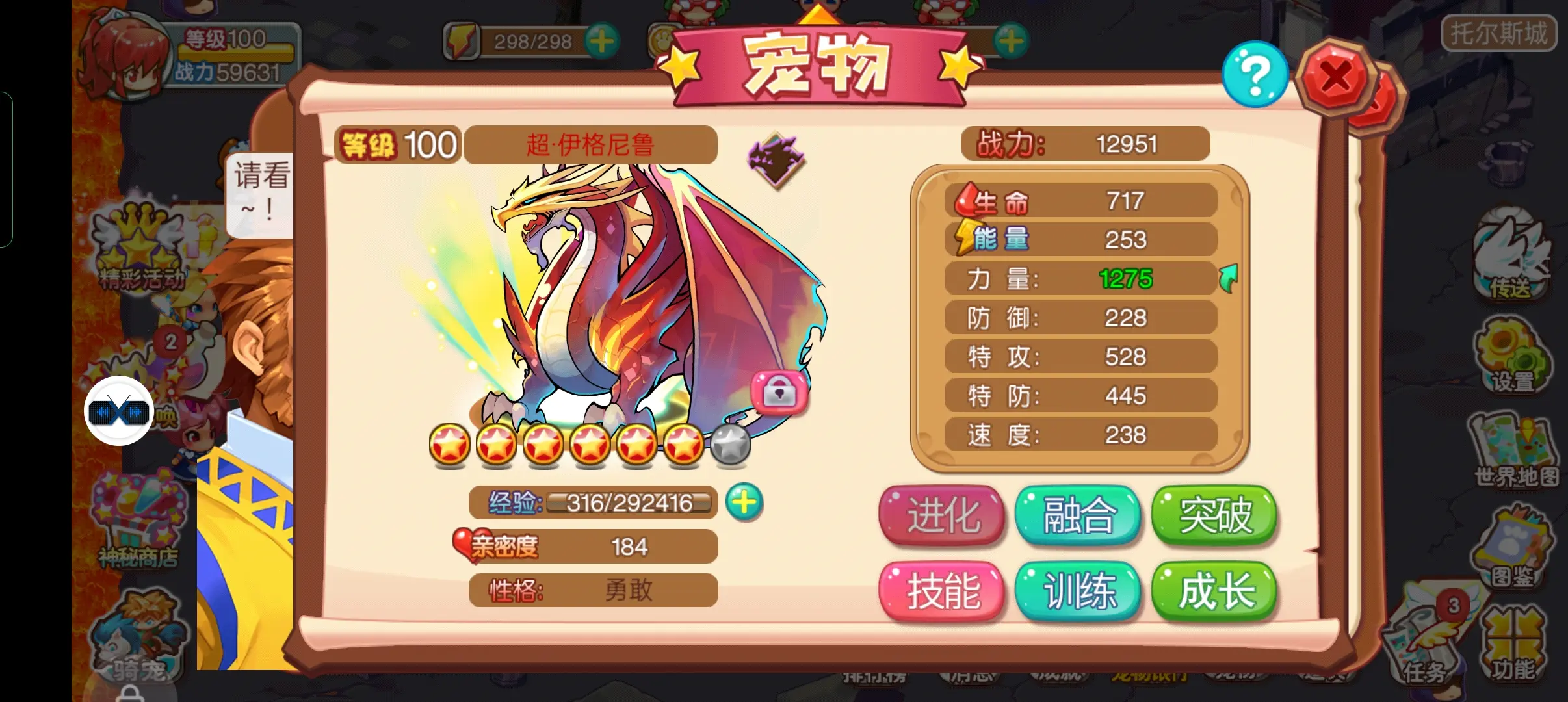Add energy with the plus beside 298/298
Screen dimensions: 1568x702
click(601, 42)
